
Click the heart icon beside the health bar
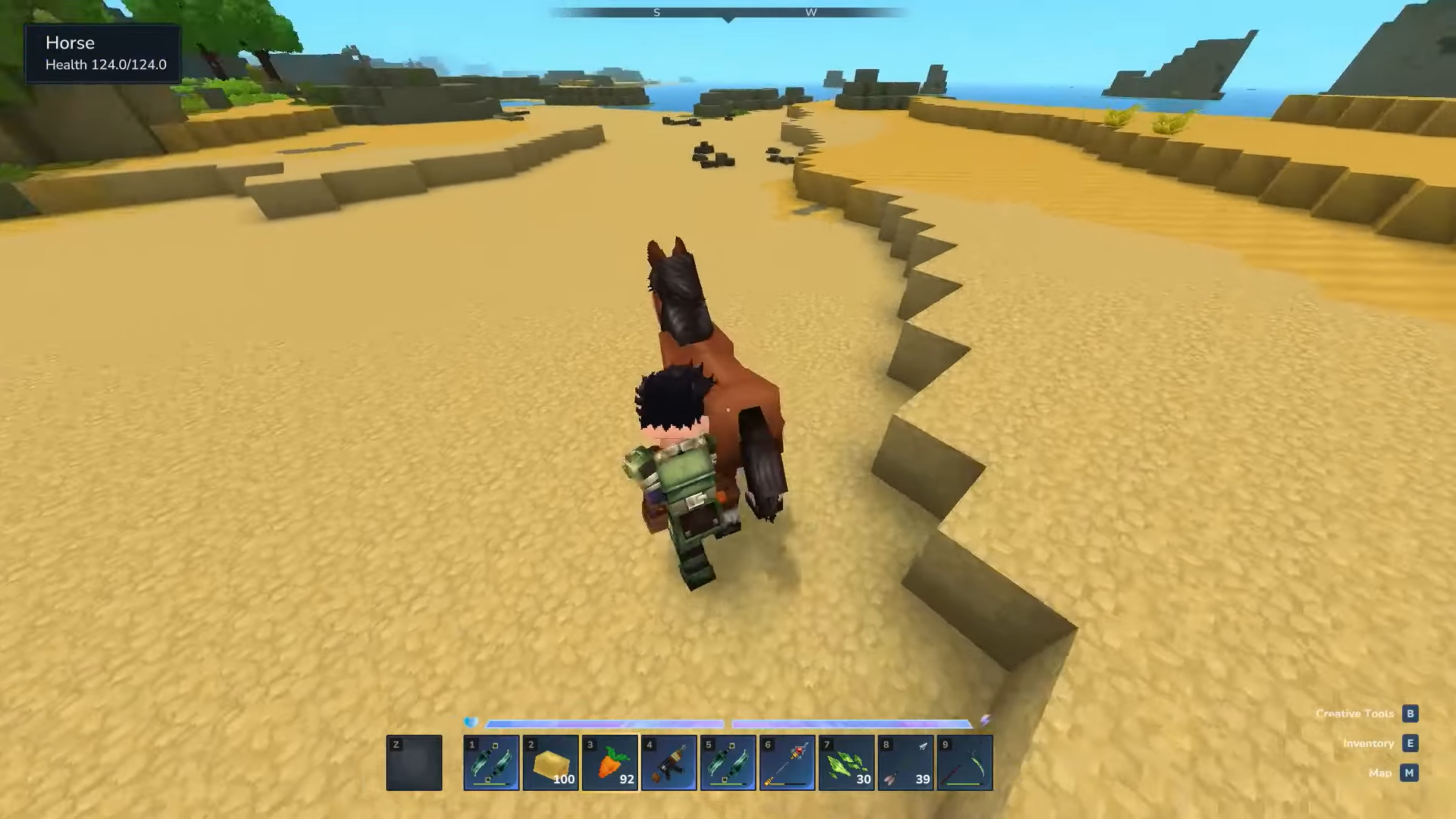click(x=470, y=722)
